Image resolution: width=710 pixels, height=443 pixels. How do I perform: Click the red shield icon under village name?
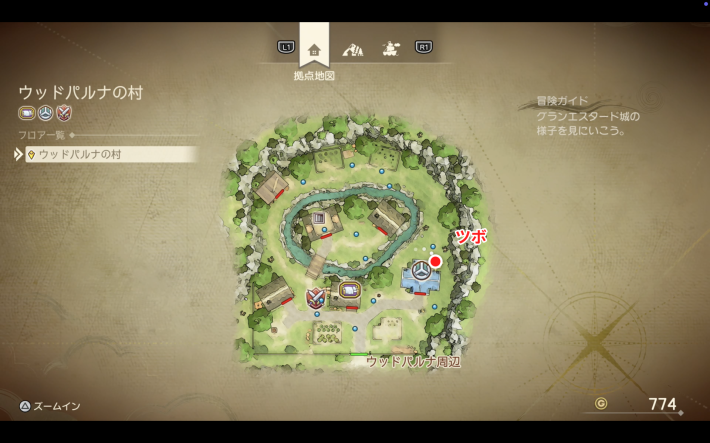[64, 113]
